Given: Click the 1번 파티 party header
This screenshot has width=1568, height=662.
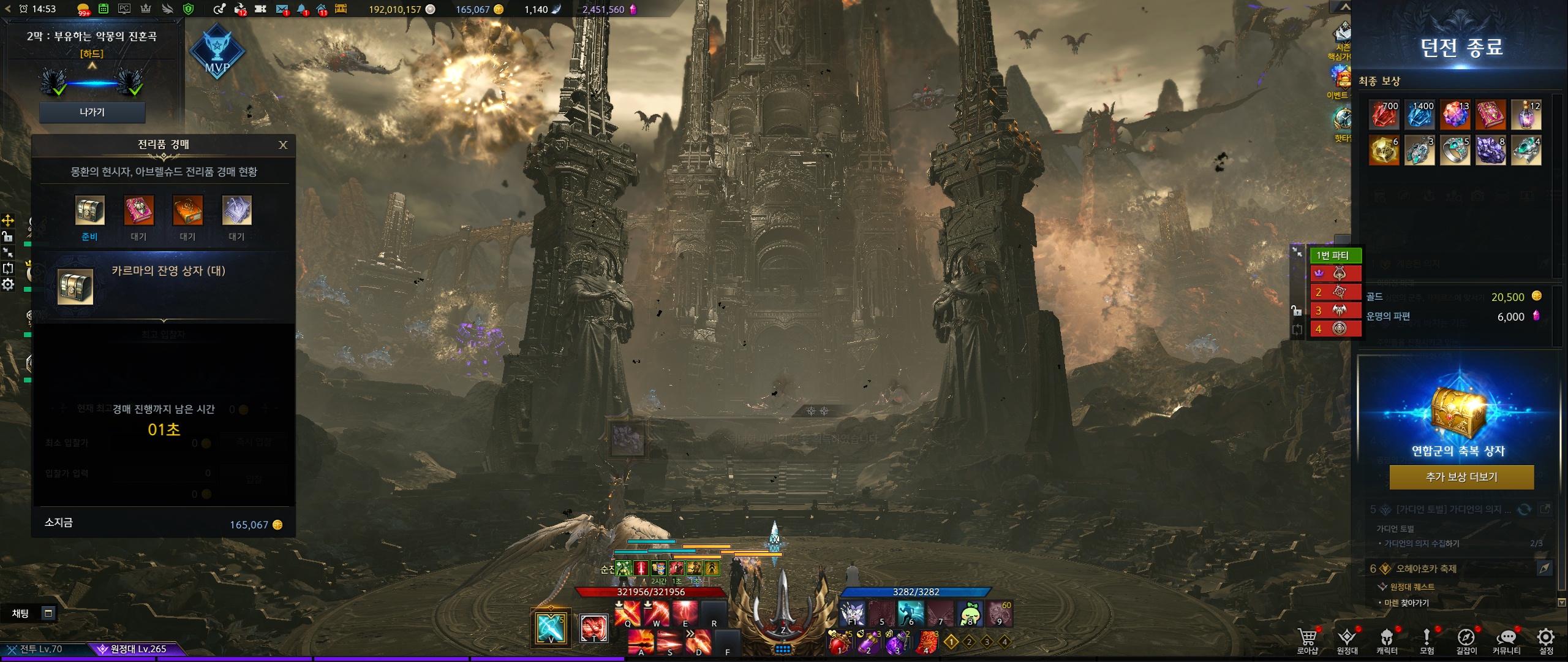Looking at the screenshot, I should (1335, 256).
